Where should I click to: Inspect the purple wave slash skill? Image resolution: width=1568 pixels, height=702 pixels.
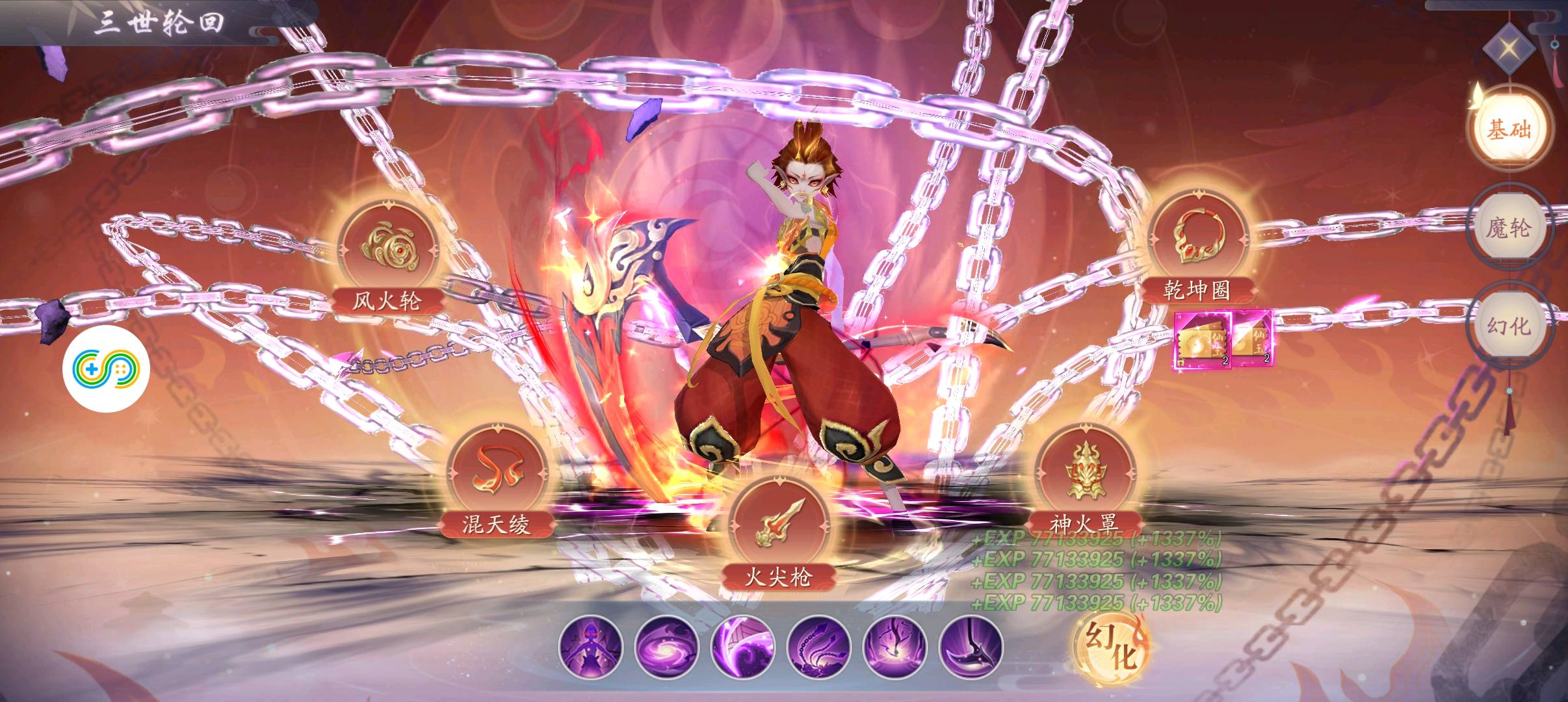742,647
